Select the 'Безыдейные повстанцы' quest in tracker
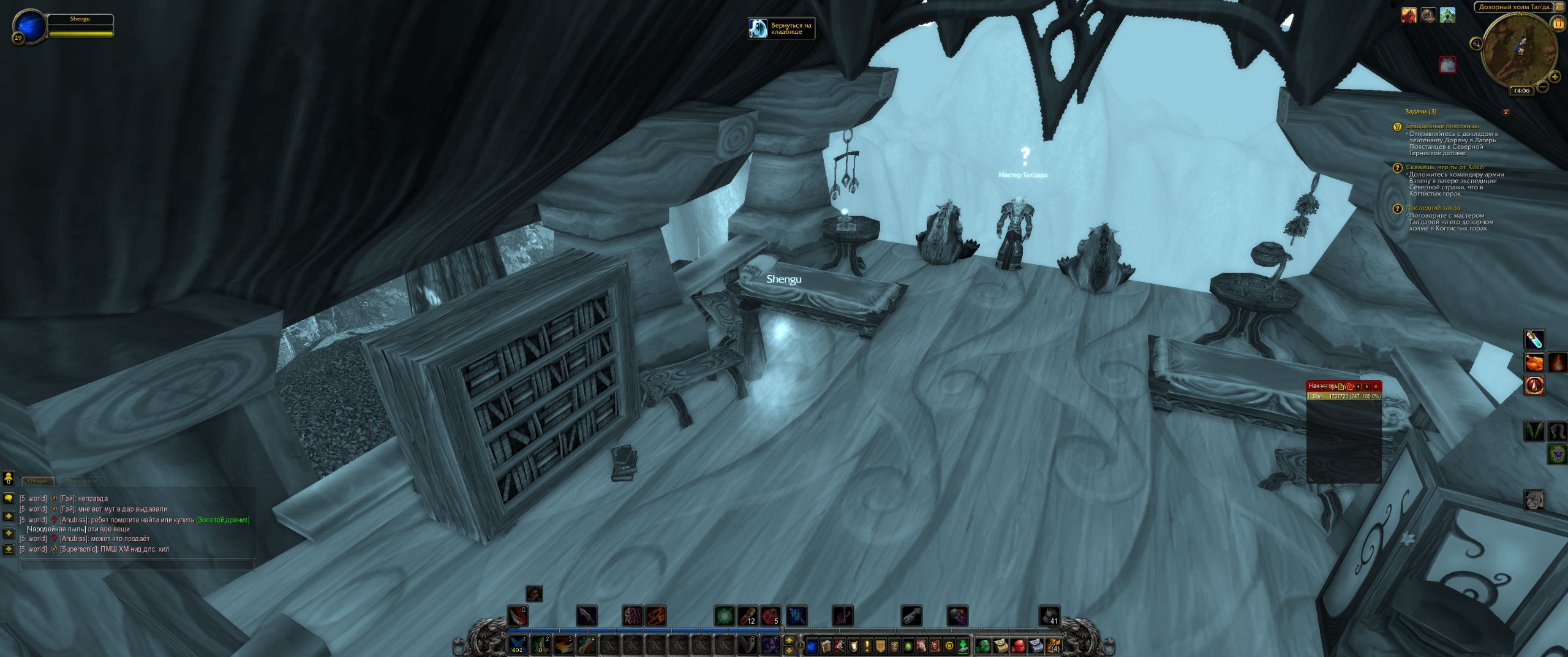This screenshot has width=1568, height=657. 1442,126
